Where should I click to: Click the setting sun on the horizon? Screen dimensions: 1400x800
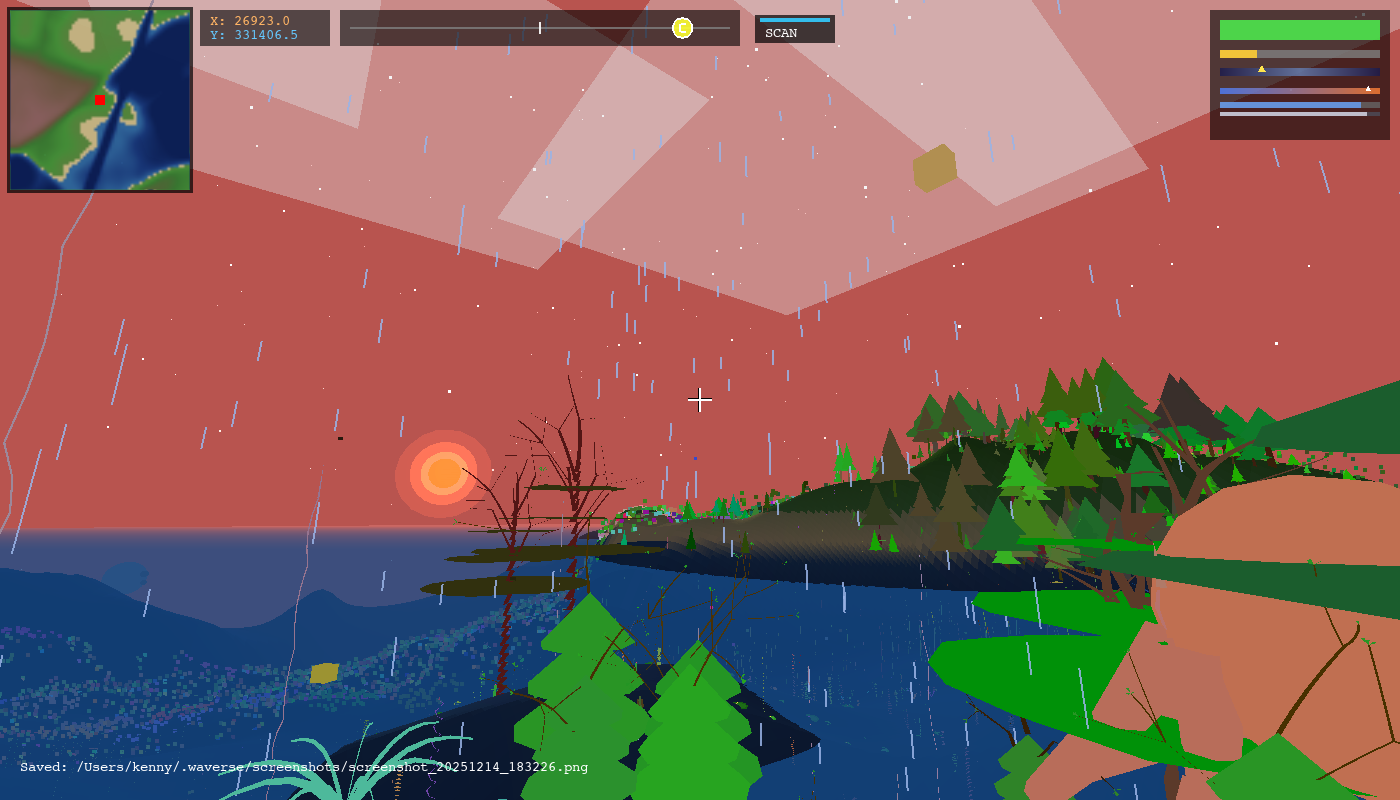tap(443, 474)
